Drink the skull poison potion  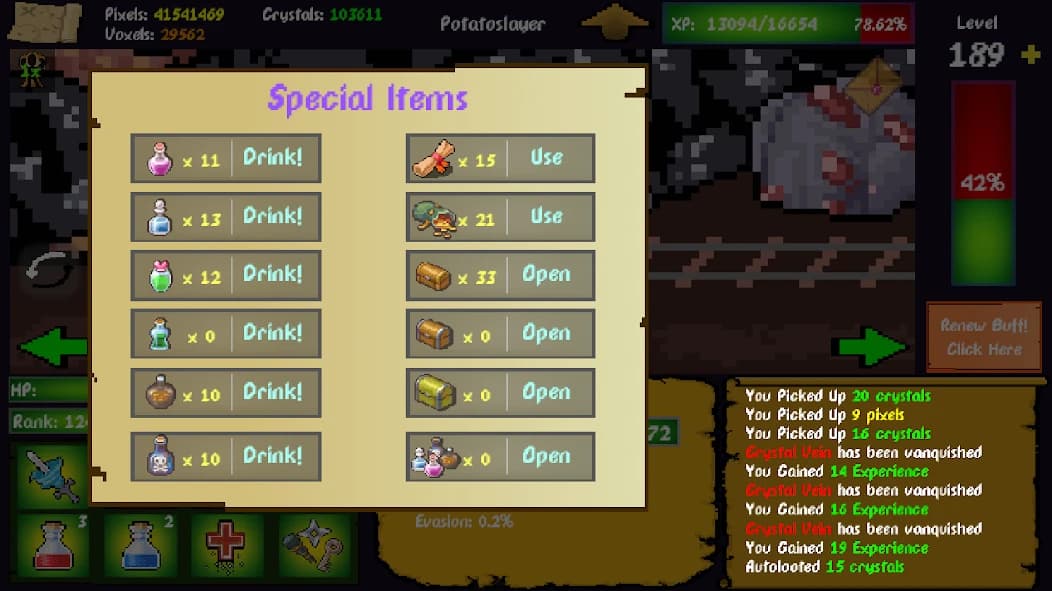click(x=273, y=457)
